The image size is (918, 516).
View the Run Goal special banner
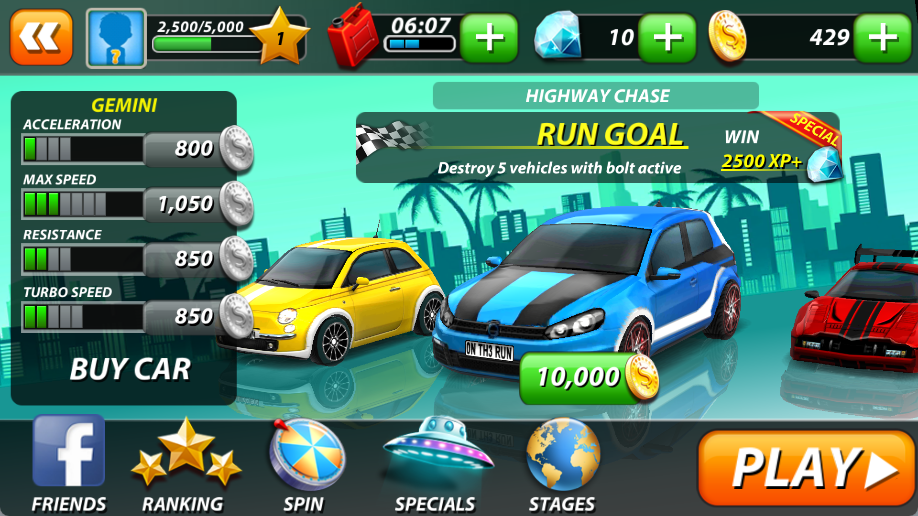pyautogui.click(x=597, y=148)
